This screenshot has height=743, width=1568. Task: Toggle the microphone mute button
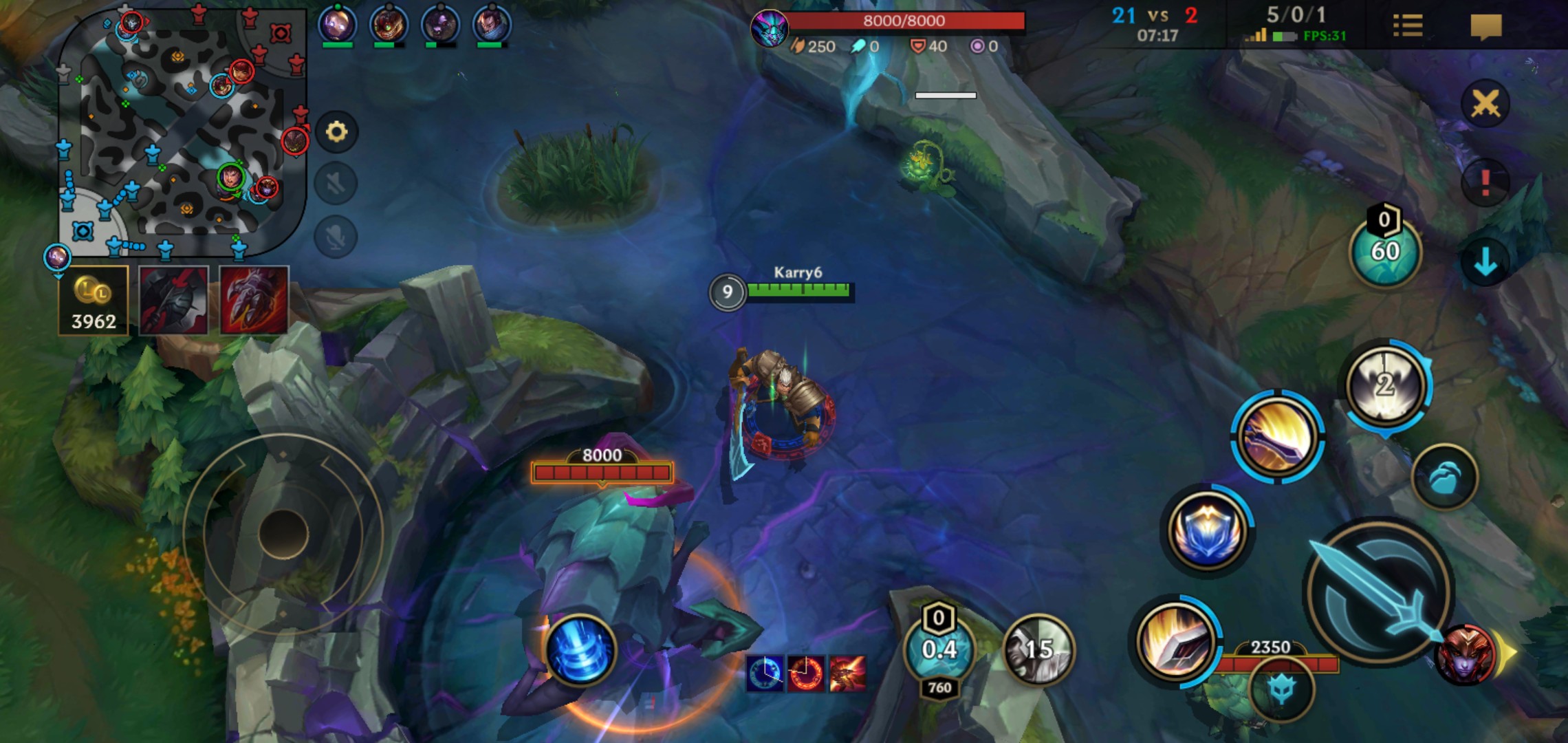pyautogui.click(x=336, y=237)
